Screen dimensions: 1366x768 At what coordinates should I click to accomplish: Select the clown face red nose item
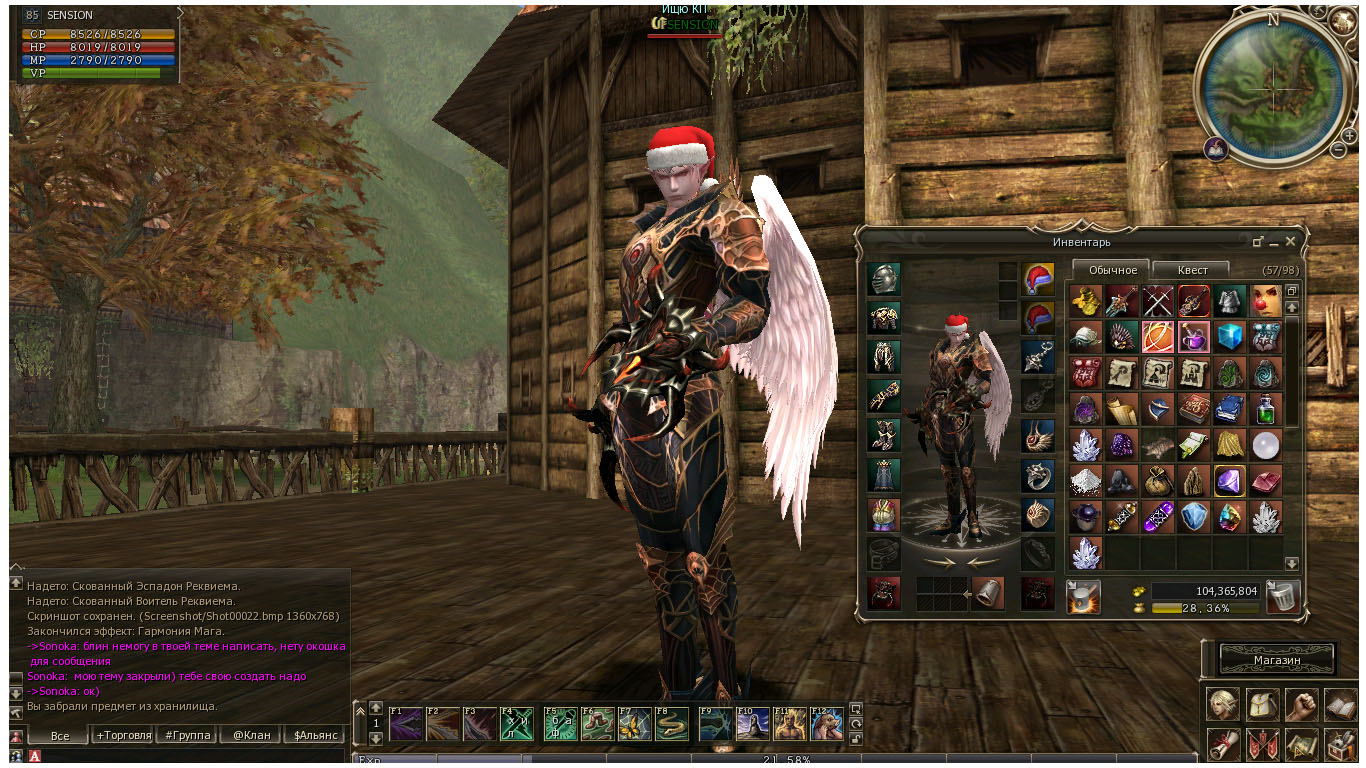pyautogui.click(x=1265, y=301)
